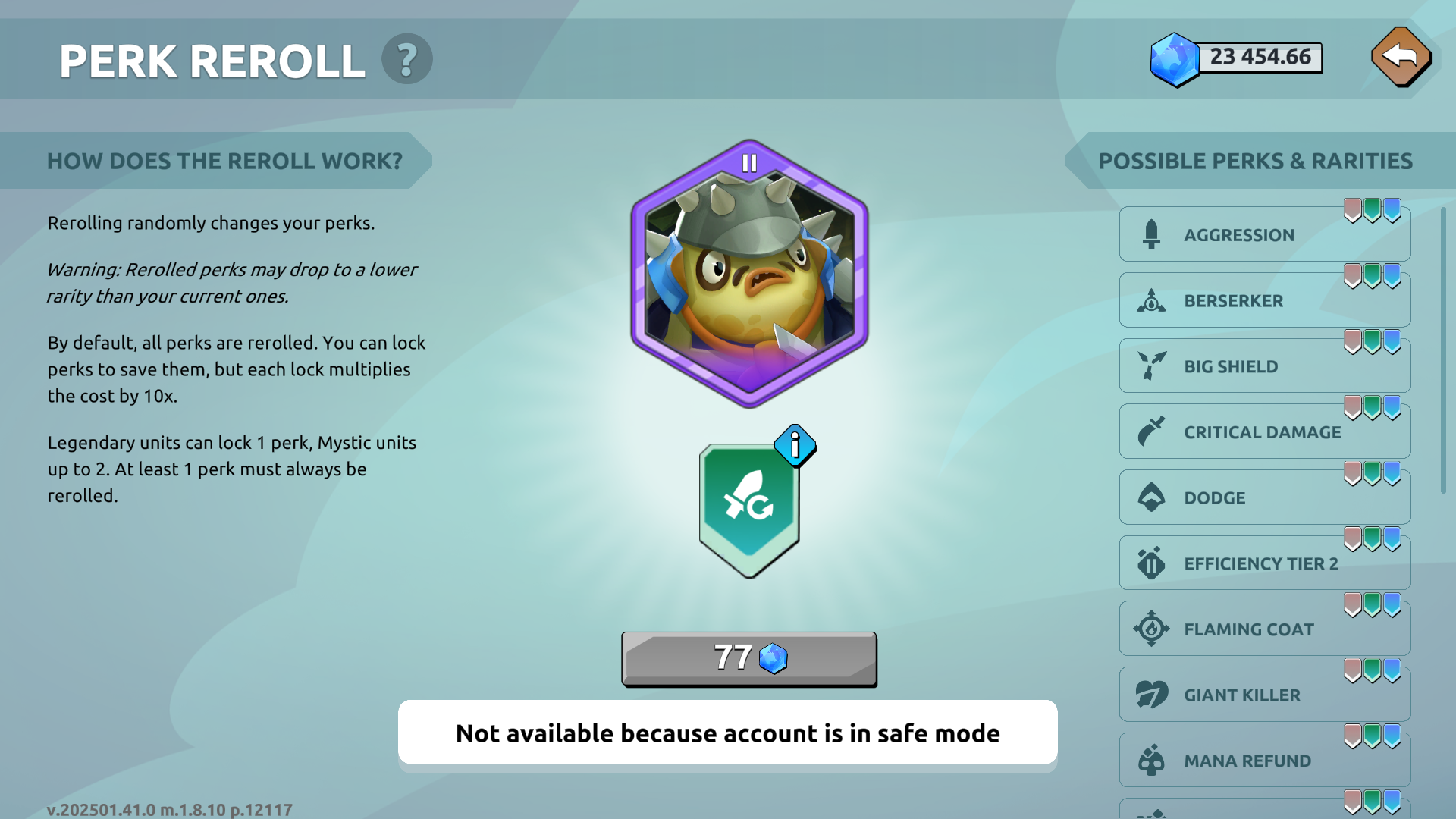Show perk info via the blue i icon
The height and width of the screenshot is (819, 1456).
click(794, 445)
